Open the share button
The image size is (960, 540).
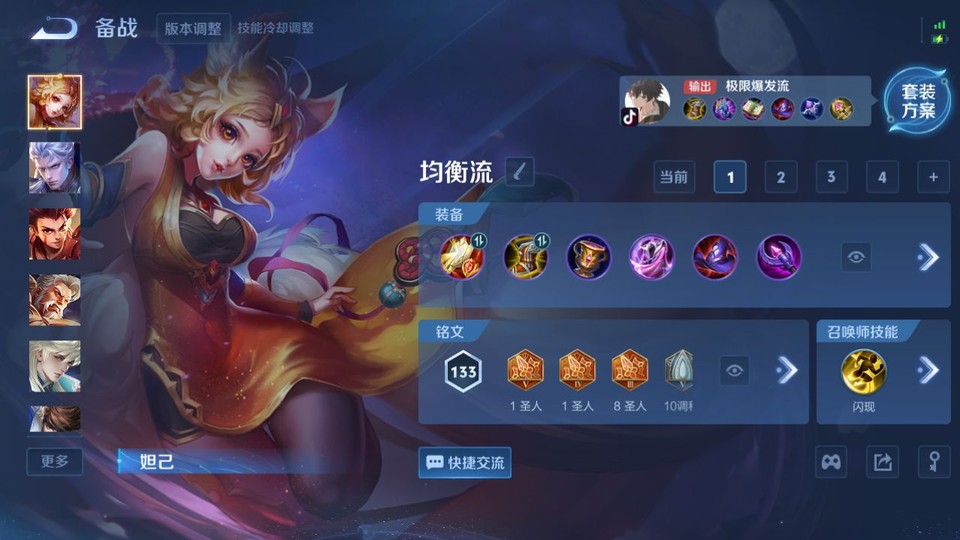(882, 462)
